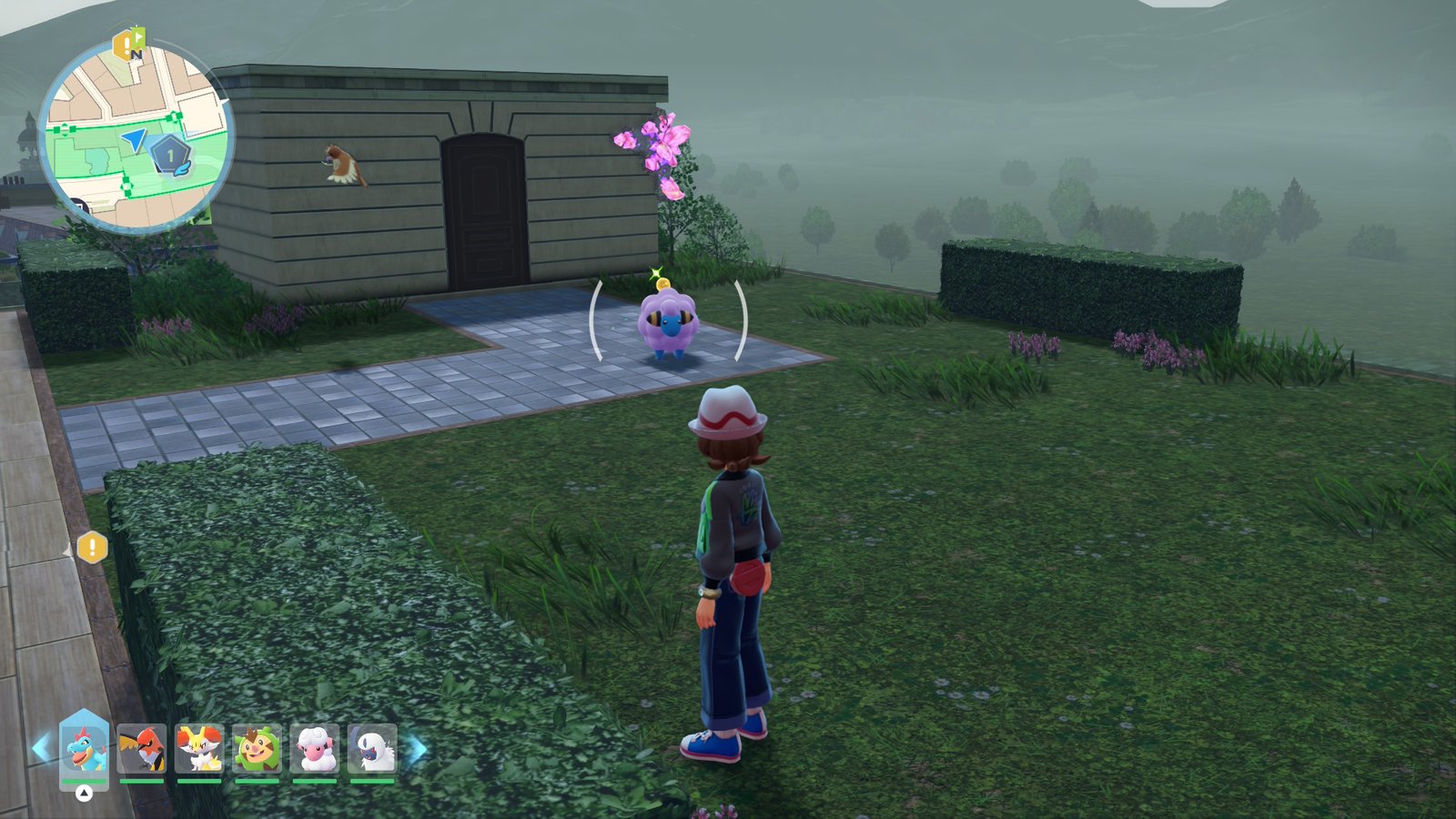Click the party bar's left arrow
The image size is (1456, 819).
(40, 749)
